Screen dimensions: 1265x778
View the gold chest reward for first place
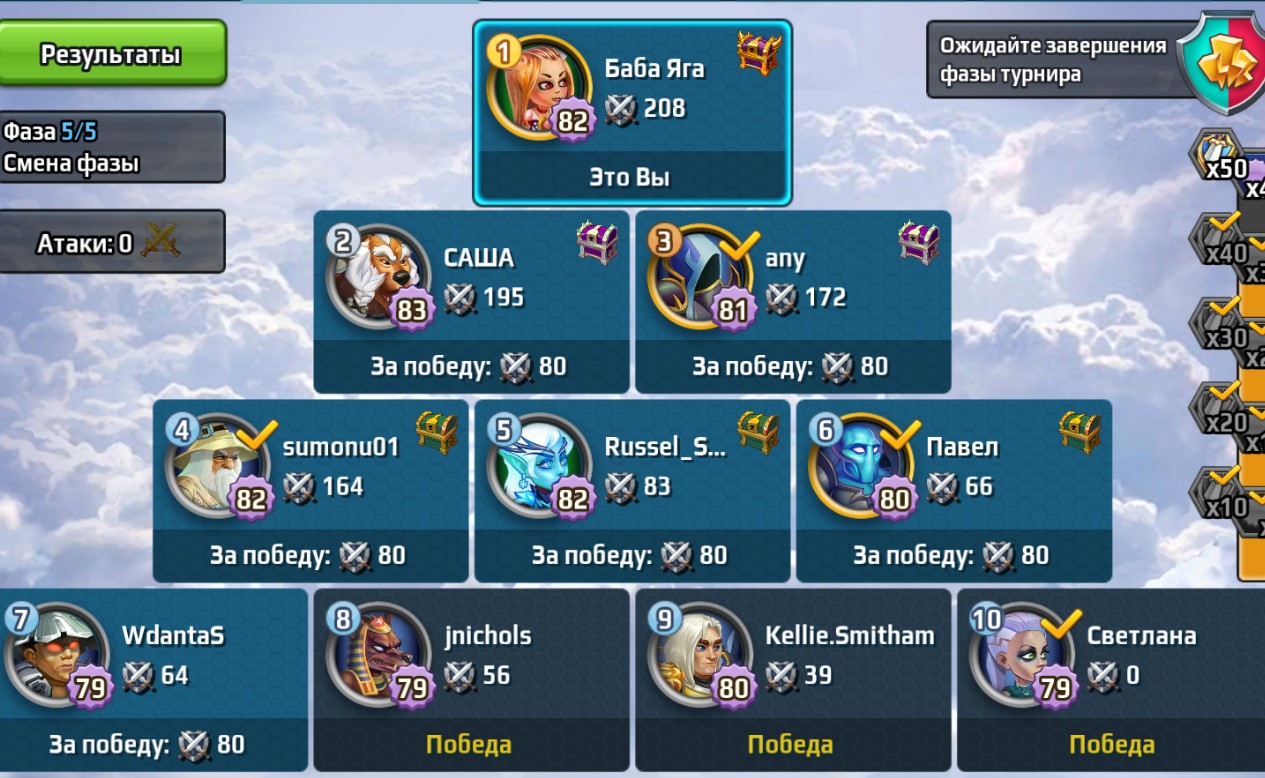coord(759,52)
